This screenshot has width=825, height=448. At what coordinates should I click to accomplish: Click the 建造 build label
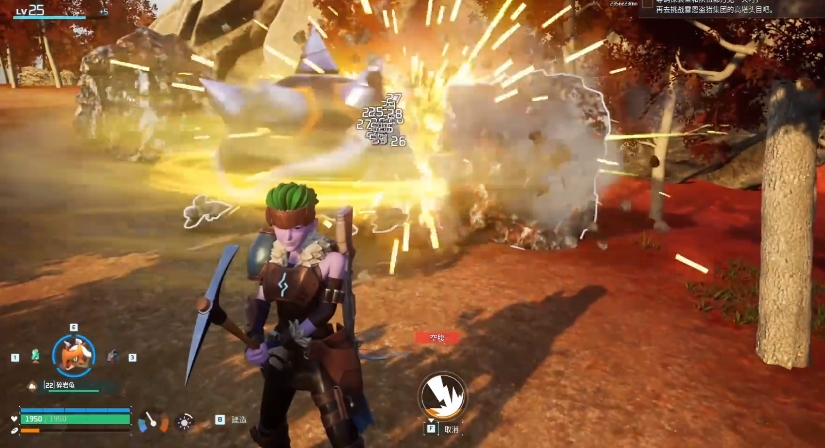pos(239,420)
